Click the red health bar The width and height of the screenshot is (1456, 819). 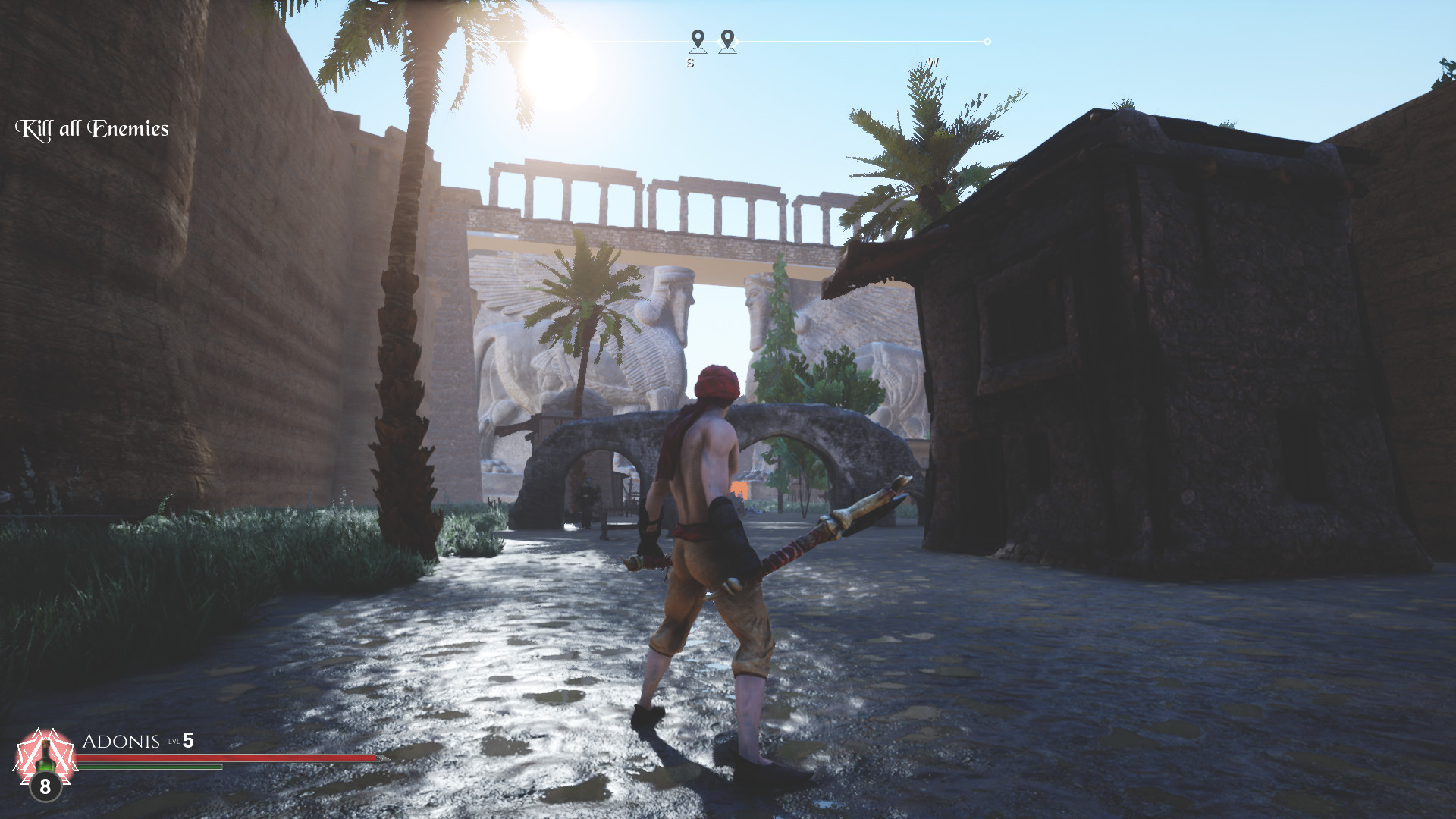click(227, 758)
